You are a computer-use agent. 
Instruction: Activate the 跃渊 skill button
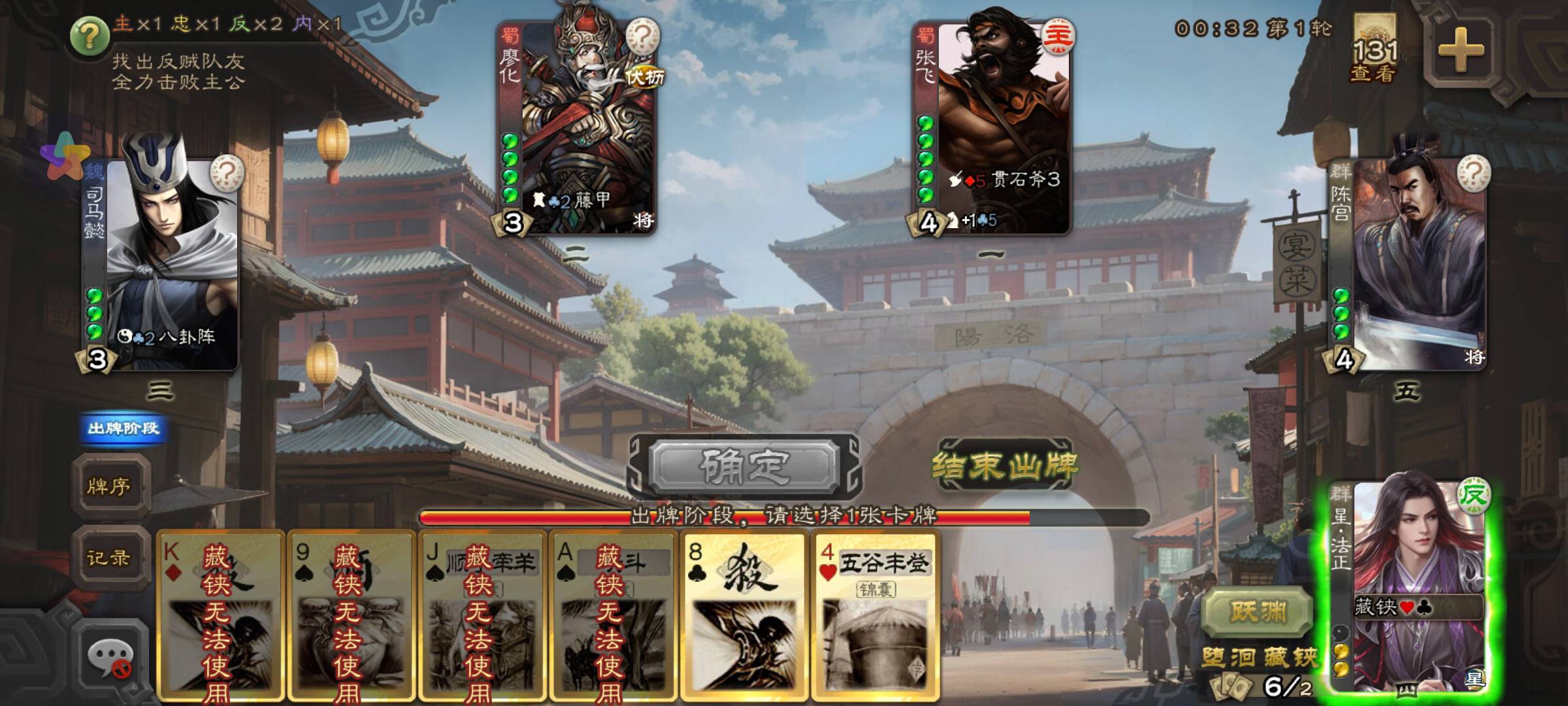click(x=1258, y=612)
